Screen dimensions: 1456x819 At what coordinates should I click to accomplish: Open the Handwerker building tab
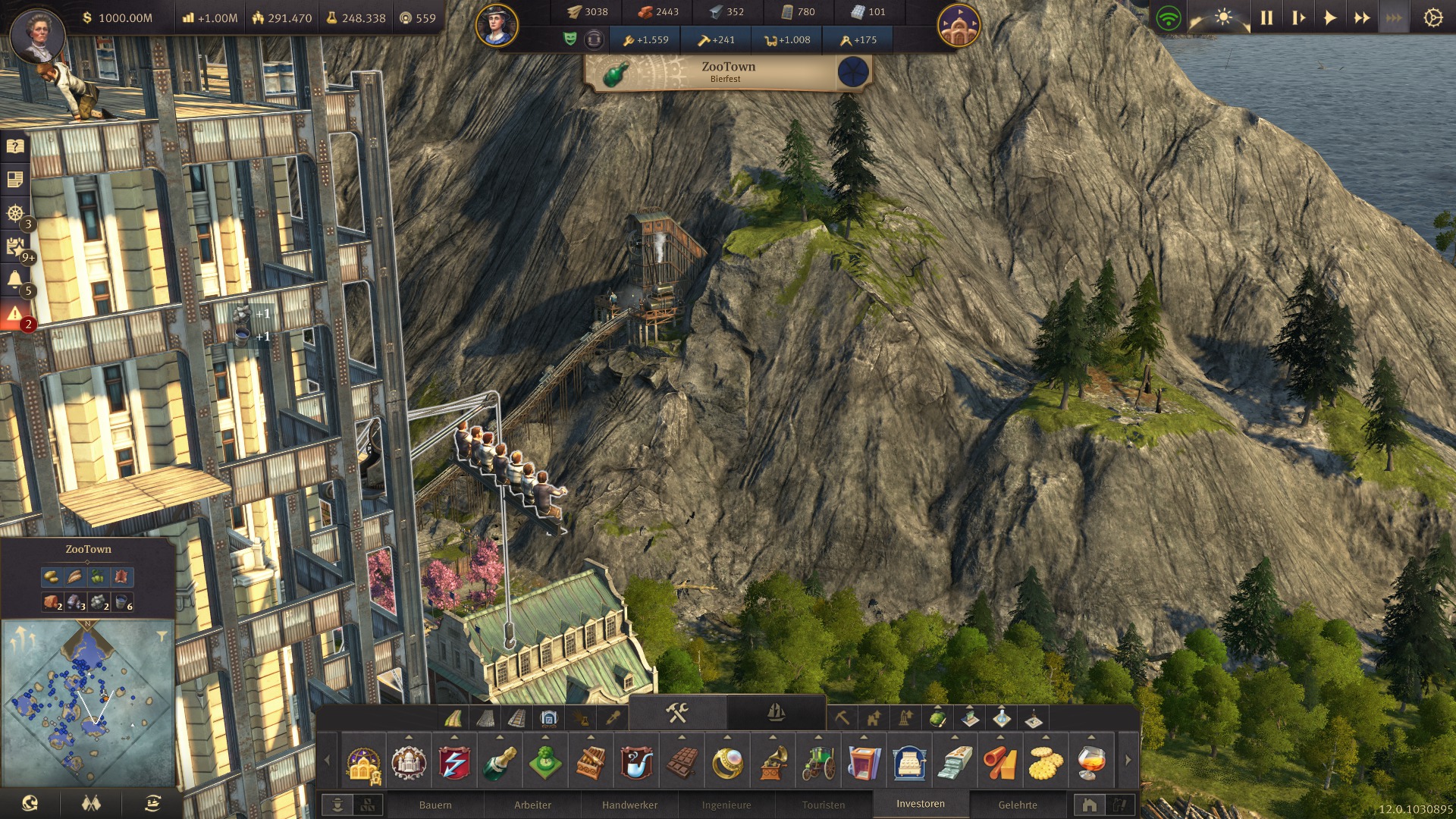pyautogui.click(x=629, y=805)
